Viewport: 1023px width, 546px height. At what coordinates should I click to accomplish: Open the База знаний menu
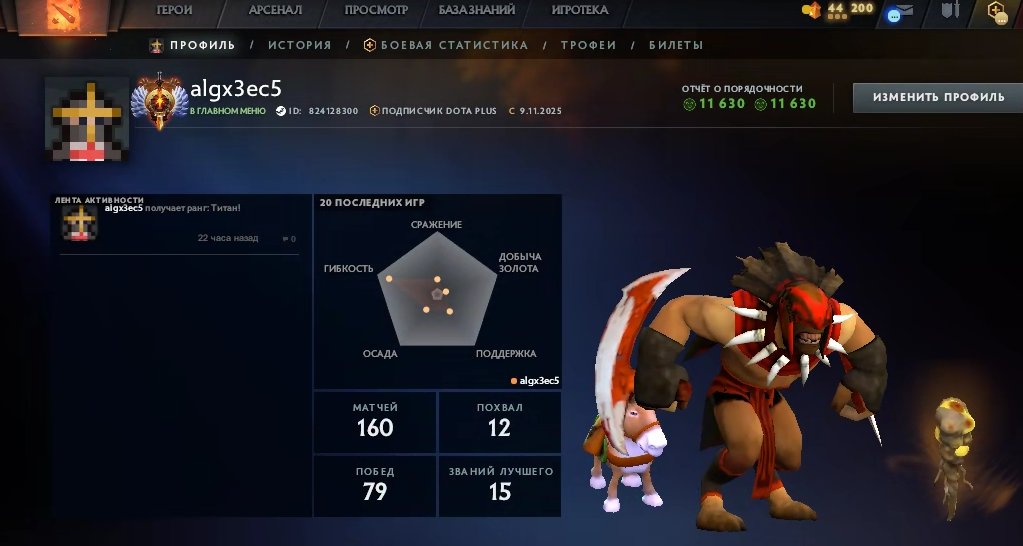[477, 10]
